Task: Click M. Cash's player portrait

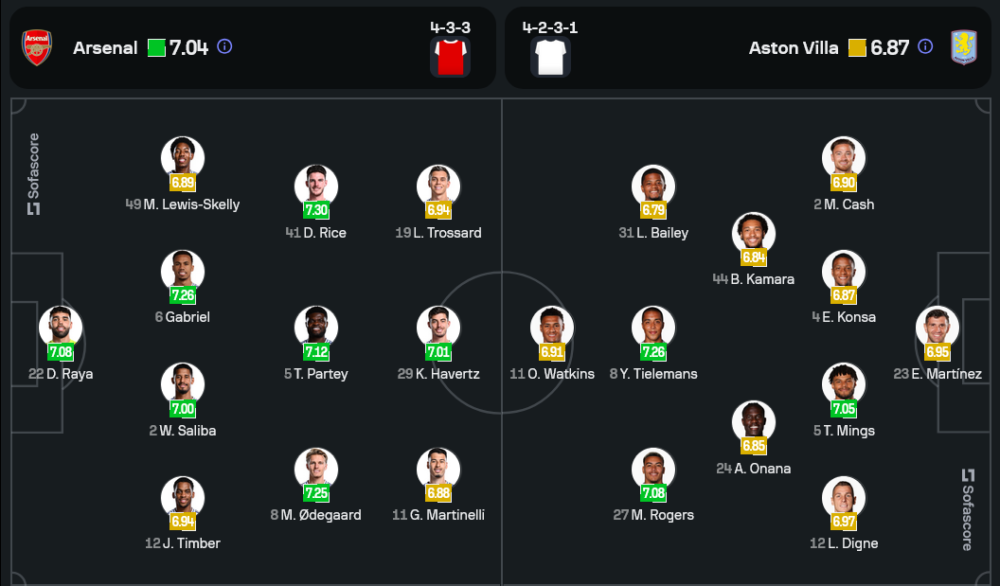Action: (844, 158)
